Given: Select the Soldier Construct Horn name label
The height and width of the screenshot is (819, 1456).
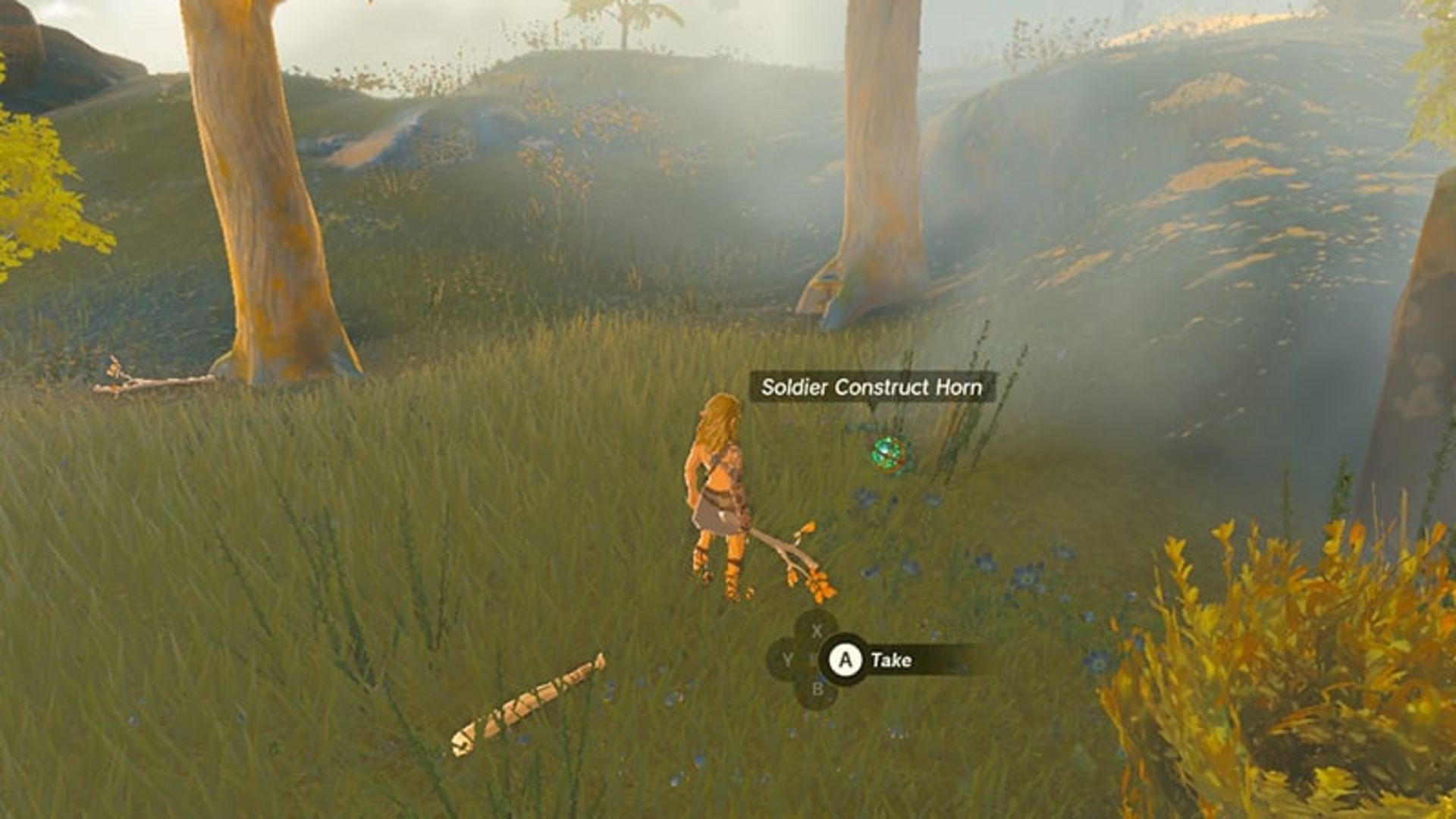Looking at the screenshot, I should point(873,385).
